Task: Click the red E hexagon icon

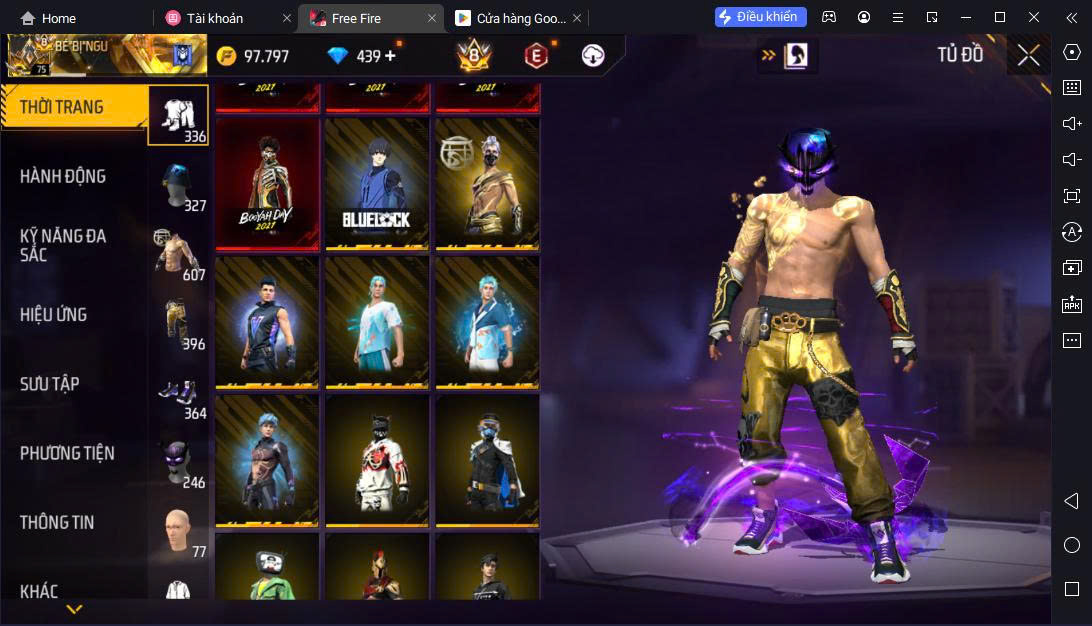Action: tap(537, 56)
